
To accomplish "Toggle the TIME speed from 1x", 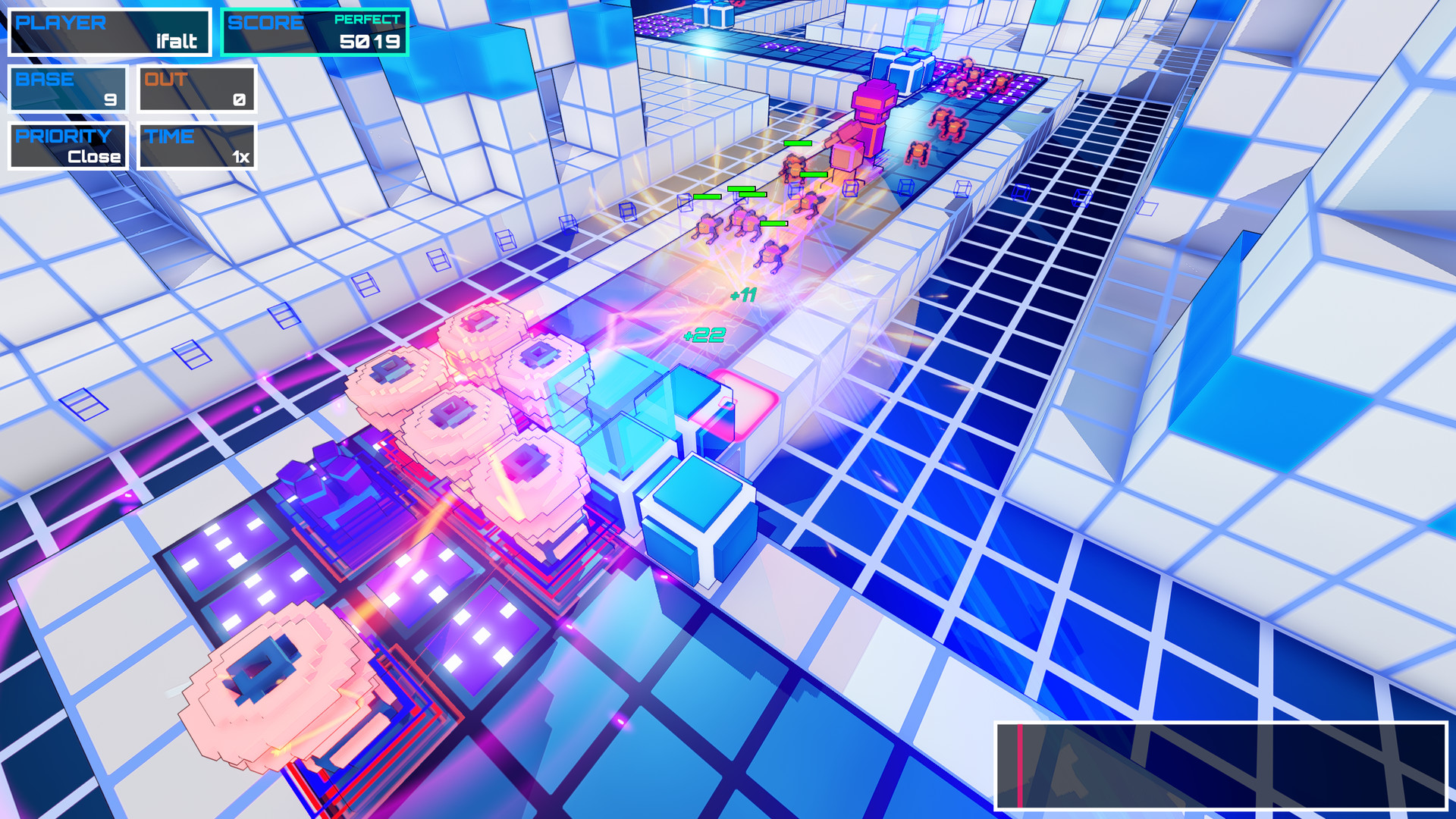I will (196, 146).
